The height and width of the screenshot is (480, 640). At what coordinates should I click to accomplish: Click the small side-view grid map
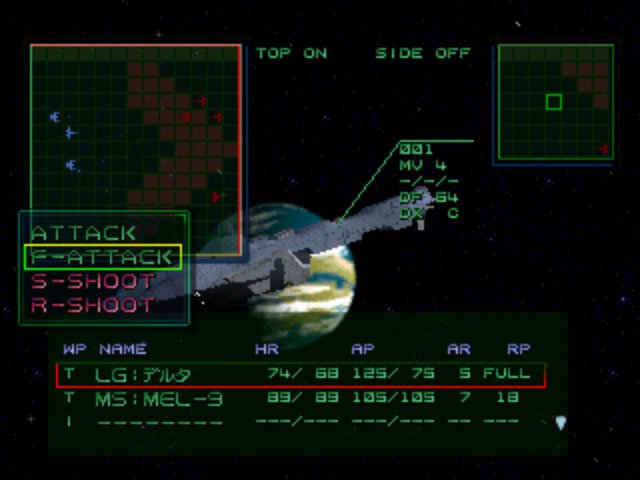555,101
